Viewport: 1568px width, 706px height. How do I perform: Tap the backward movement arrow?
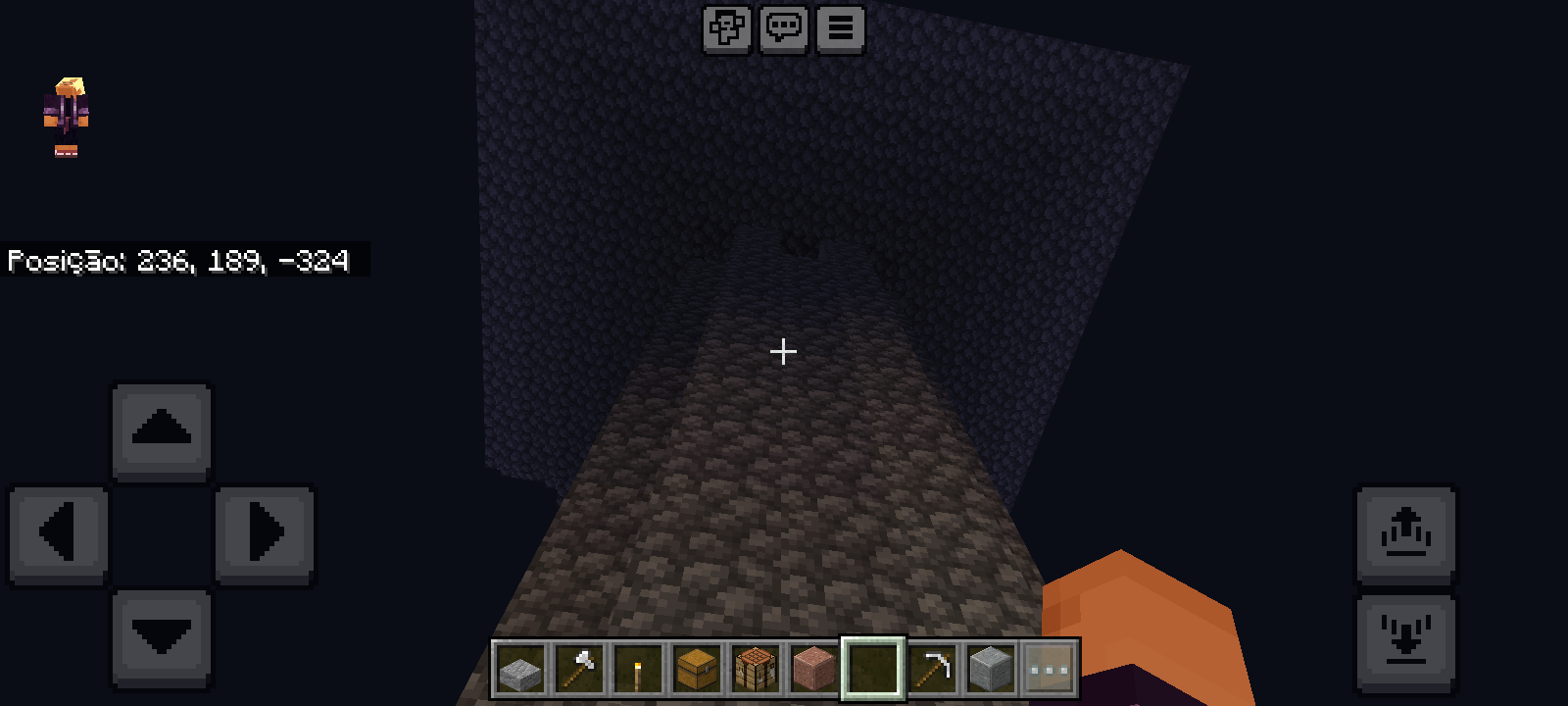pos(161,637)
